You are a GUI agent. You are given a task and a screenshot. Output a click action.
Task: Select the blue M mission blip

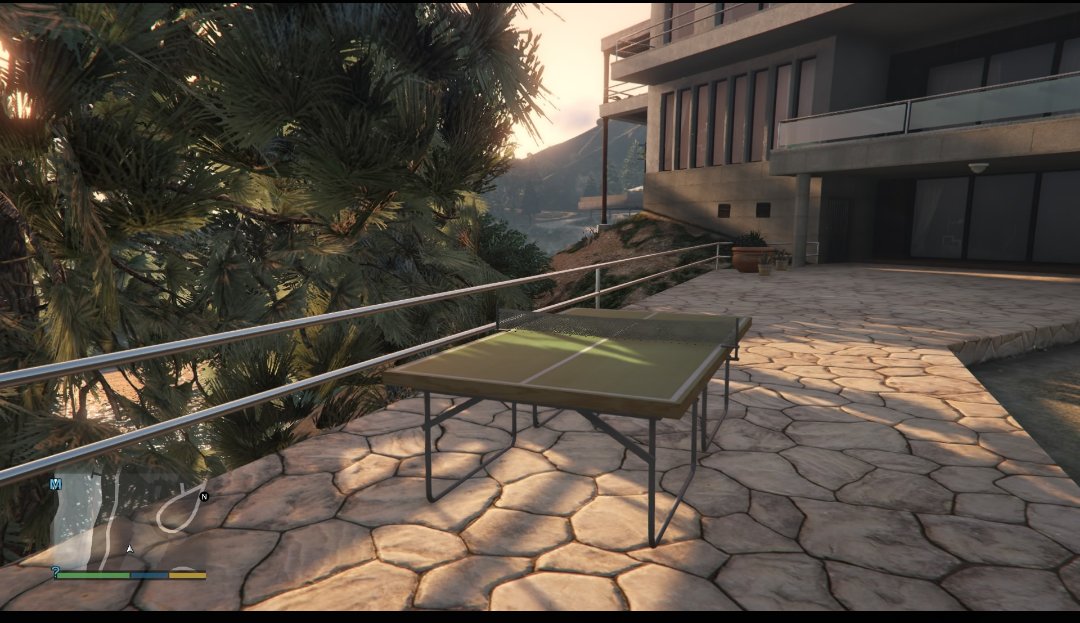point(56,484)
